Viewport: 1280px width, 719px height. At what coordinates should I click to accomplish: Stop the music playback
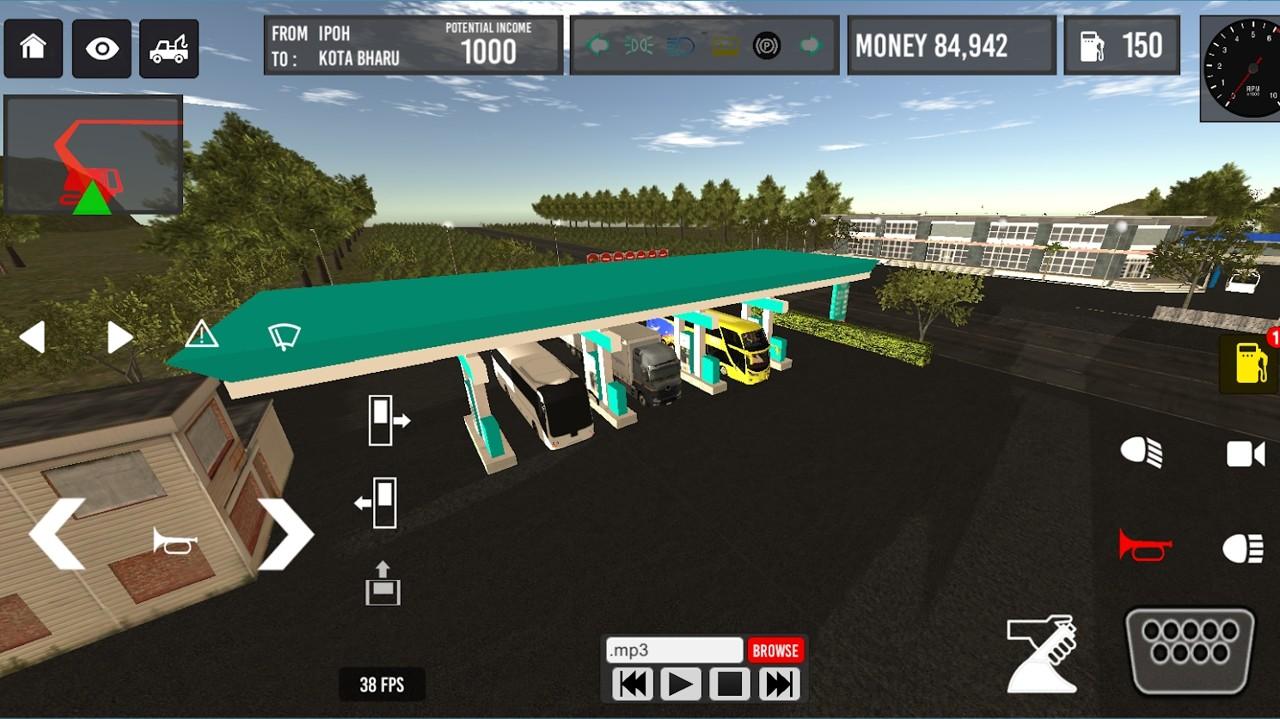[x=729, y=685]
